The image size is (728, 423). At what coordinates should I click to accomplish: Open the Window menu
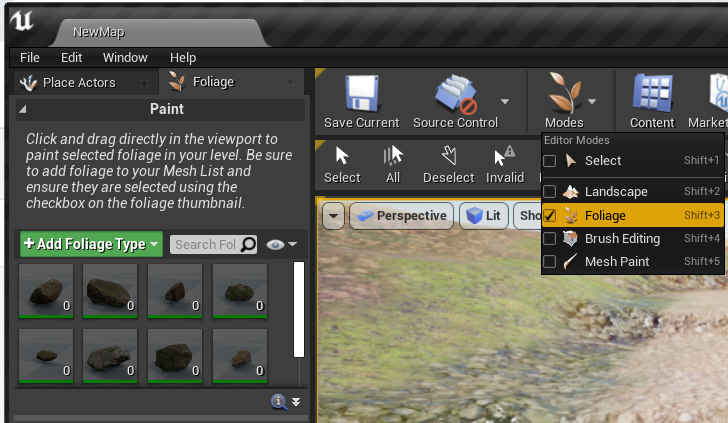point(125,58)
